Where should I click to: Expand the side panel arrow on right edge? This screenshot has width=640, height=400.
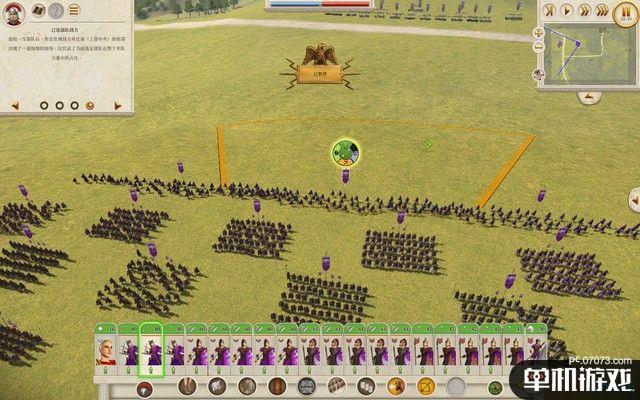[634, 199]
